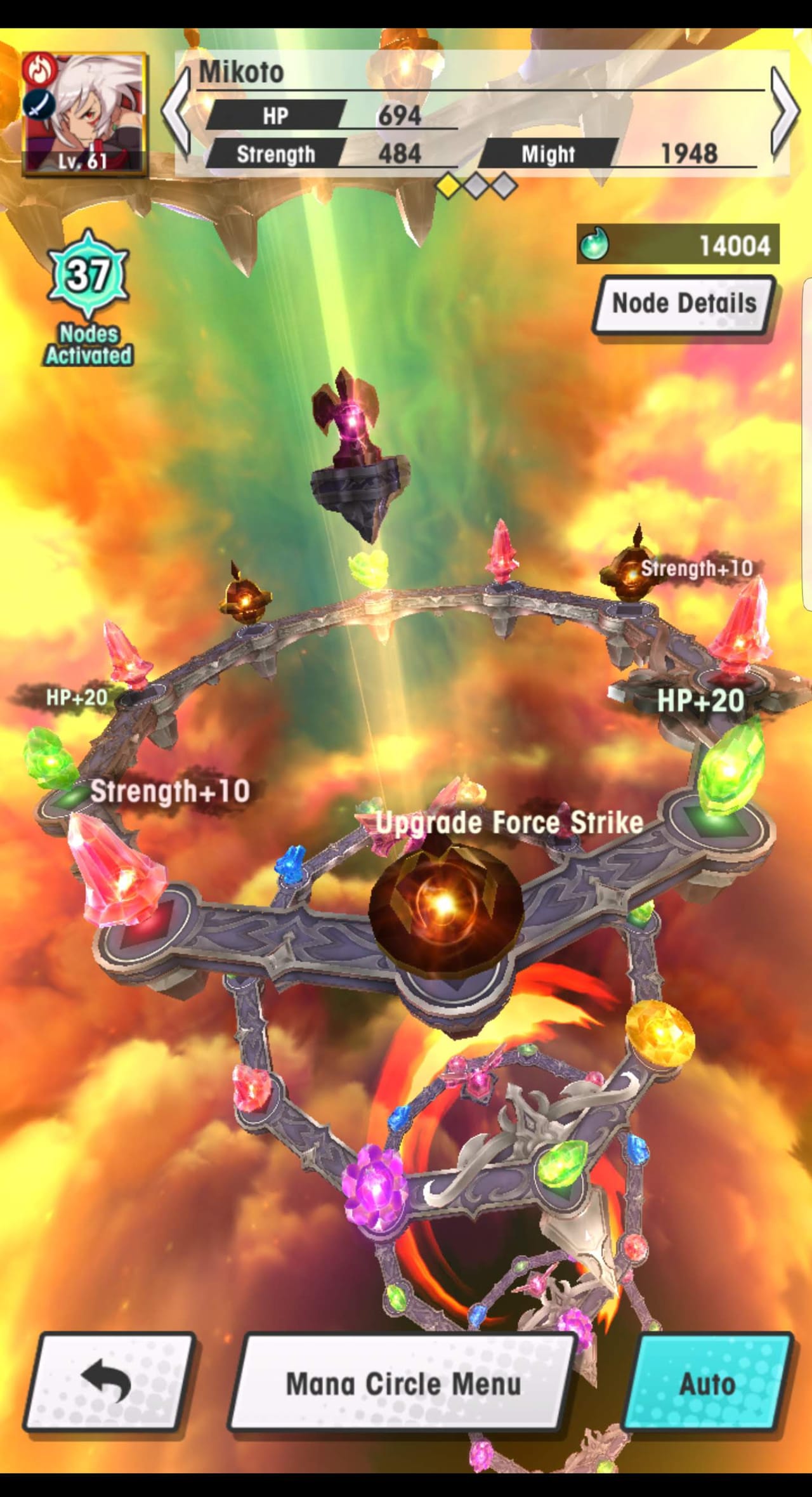The image size is (812, 1497).
Task: Select the second mana circle diamond indicator
Action: pyautogui.click(x=476, y=185)
